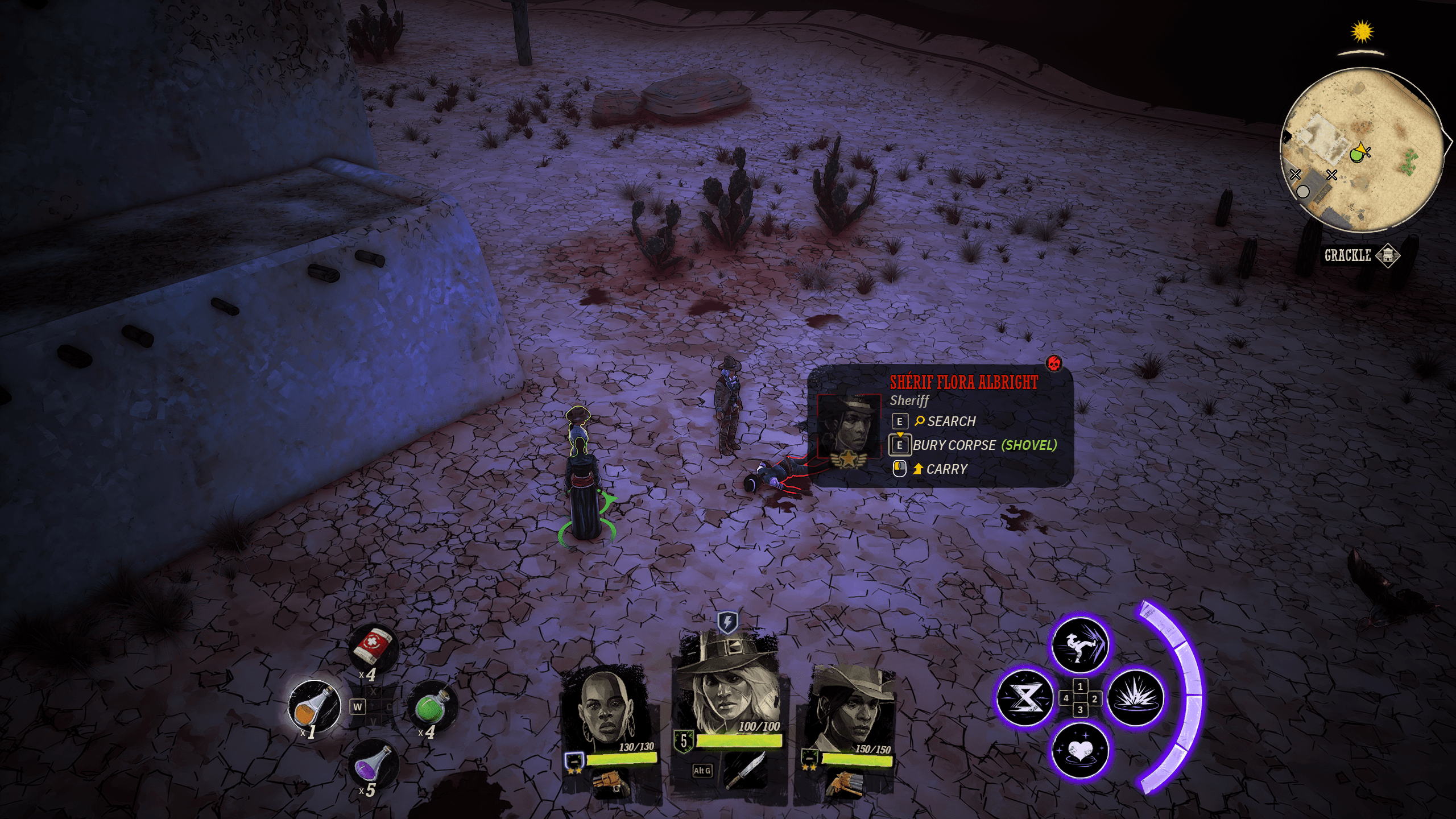Choose Carry in the interaction panel

click(x=946, y=469)
